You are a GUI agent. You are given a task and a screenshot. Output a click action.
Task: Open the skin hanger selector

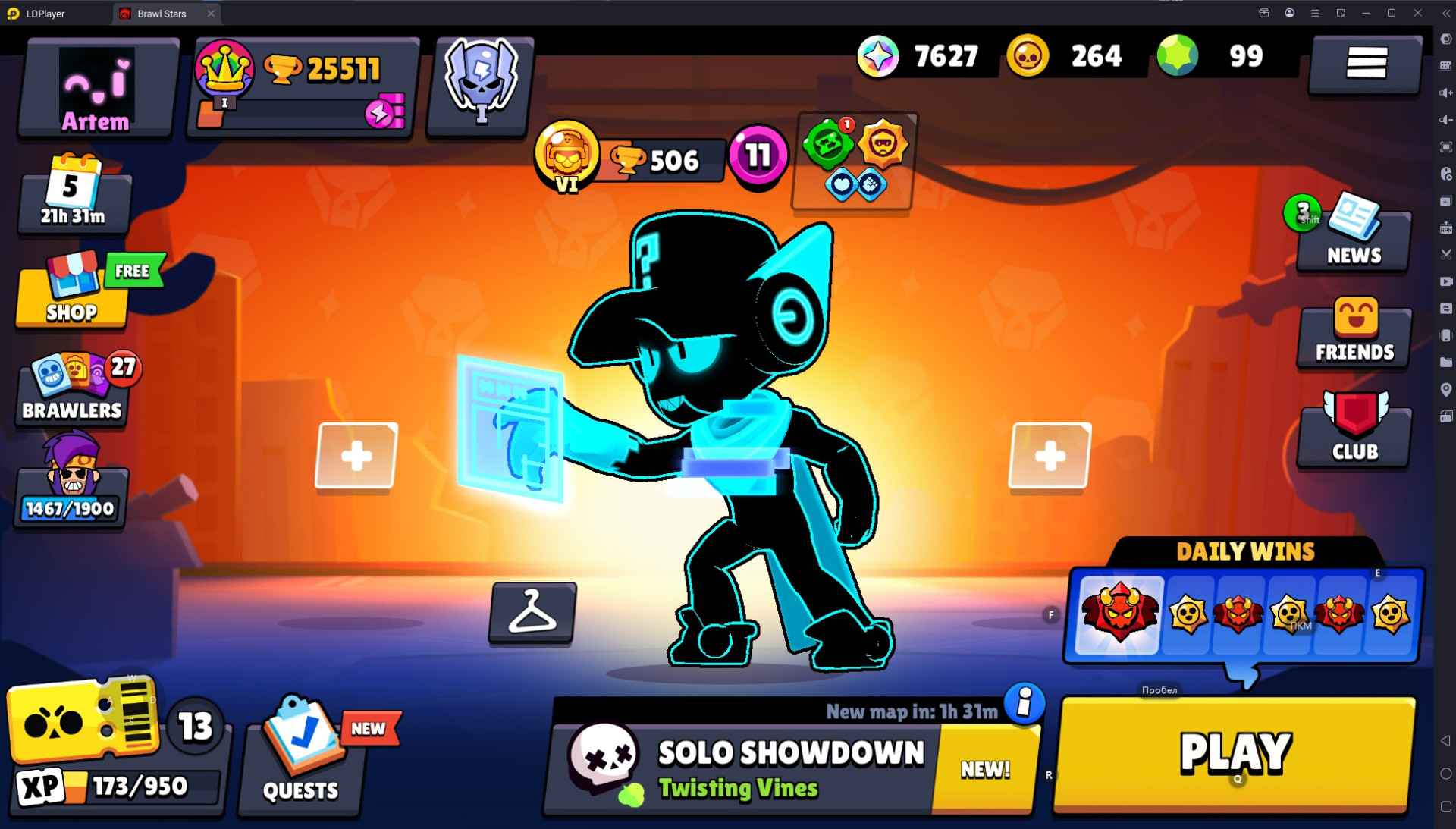point(531,613)
